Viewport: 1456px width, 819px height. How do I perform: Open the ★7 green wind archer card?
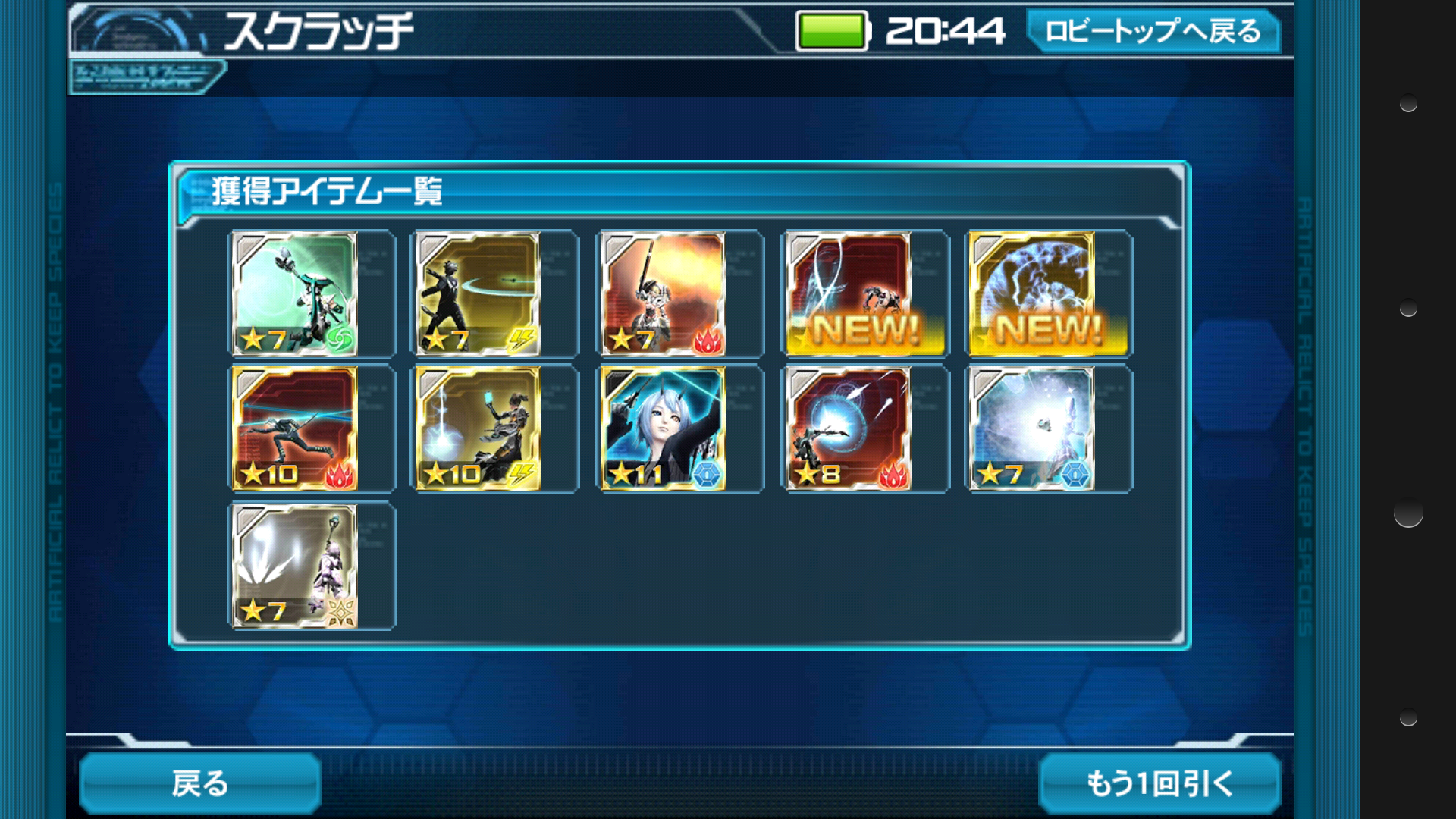(x=294, y=294)
